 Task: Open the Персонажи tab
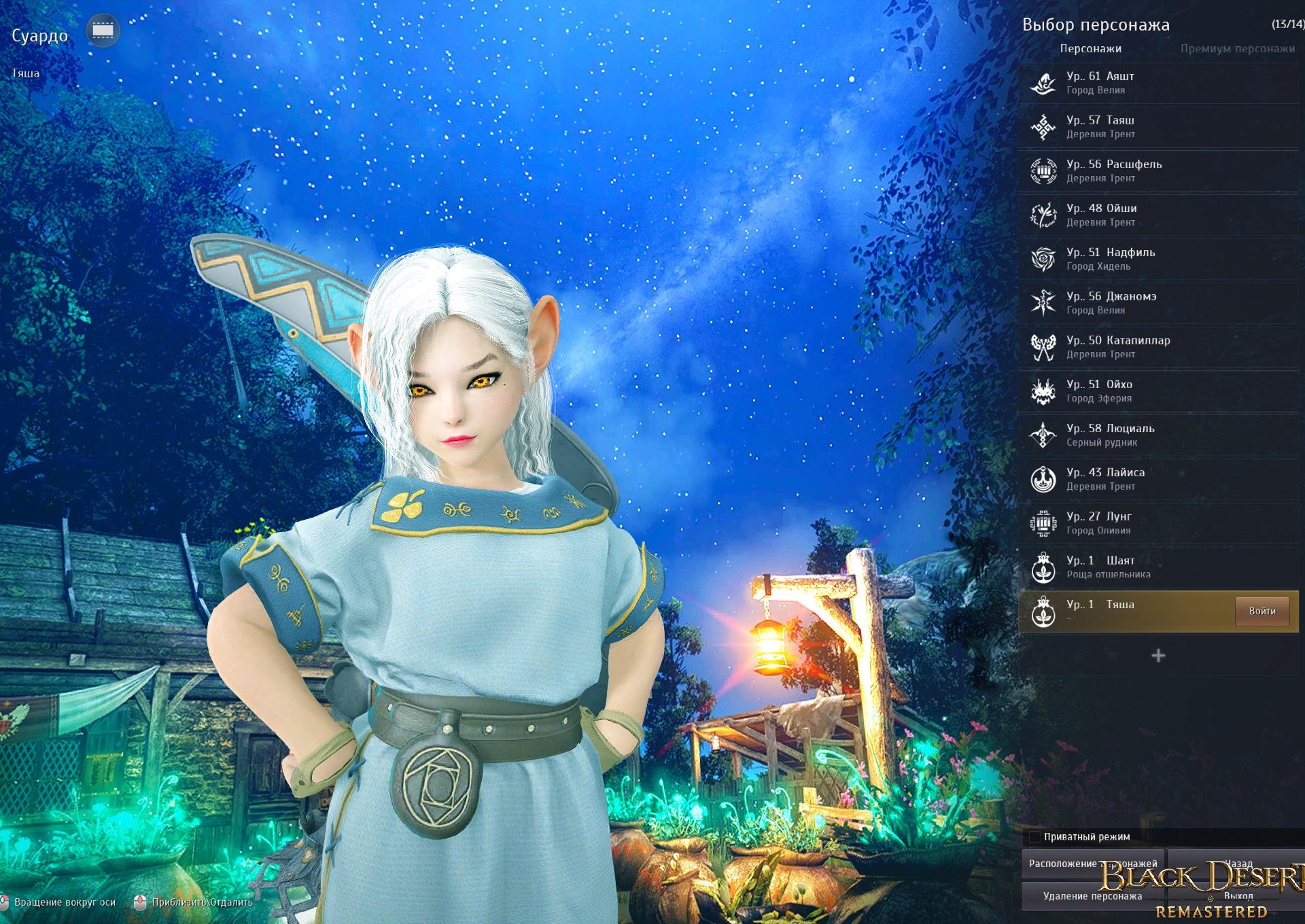[1090, 49]
